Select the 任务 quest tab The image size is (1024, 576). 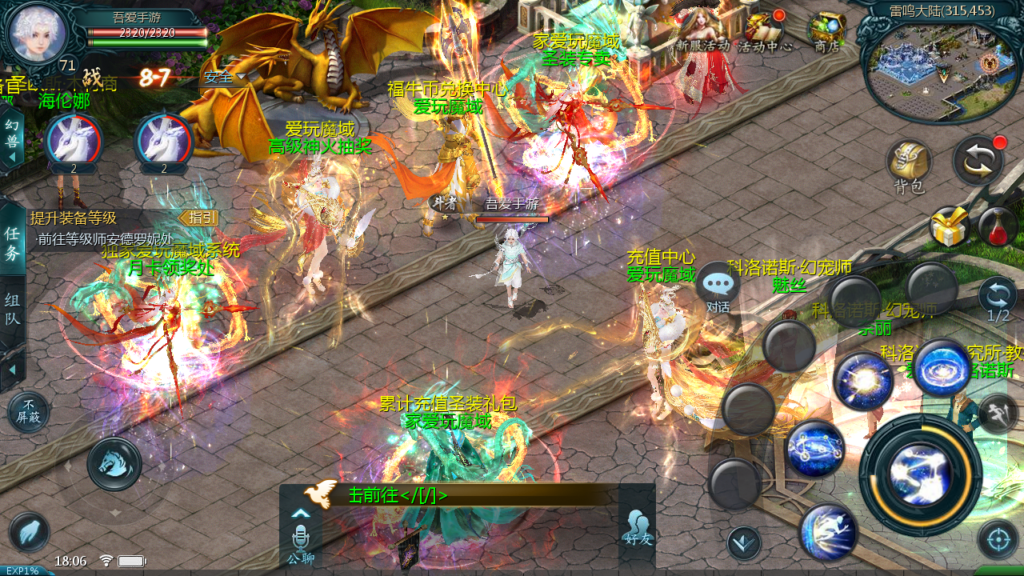pyautogui.click(x=13, y=243)
